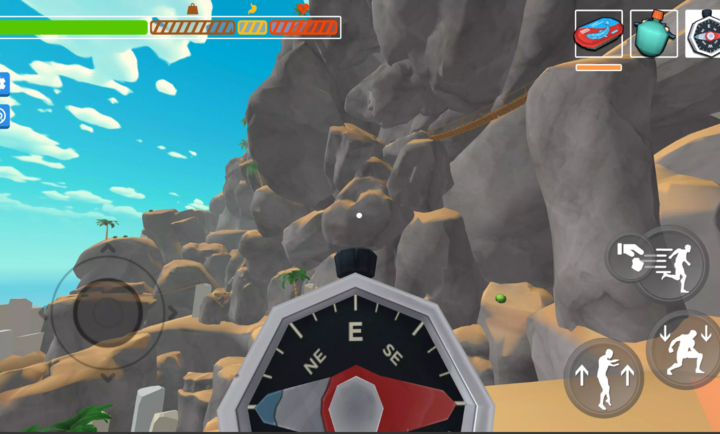Tap the jump button with up arrows
The width and height of the screenshot is (720, 434).
[603, 377]
